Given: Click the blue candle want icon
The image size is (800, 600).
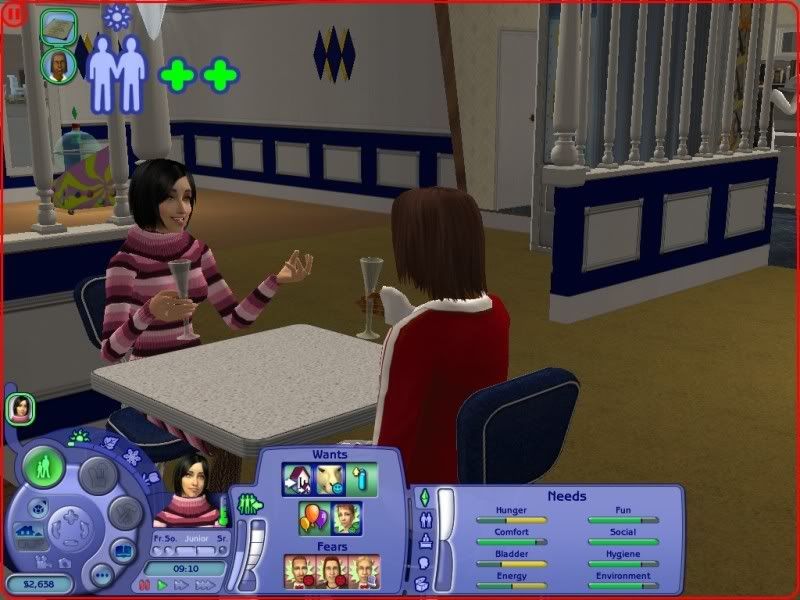Looking at the screenshot, I should pyautogui.click(x=363, y=480).
